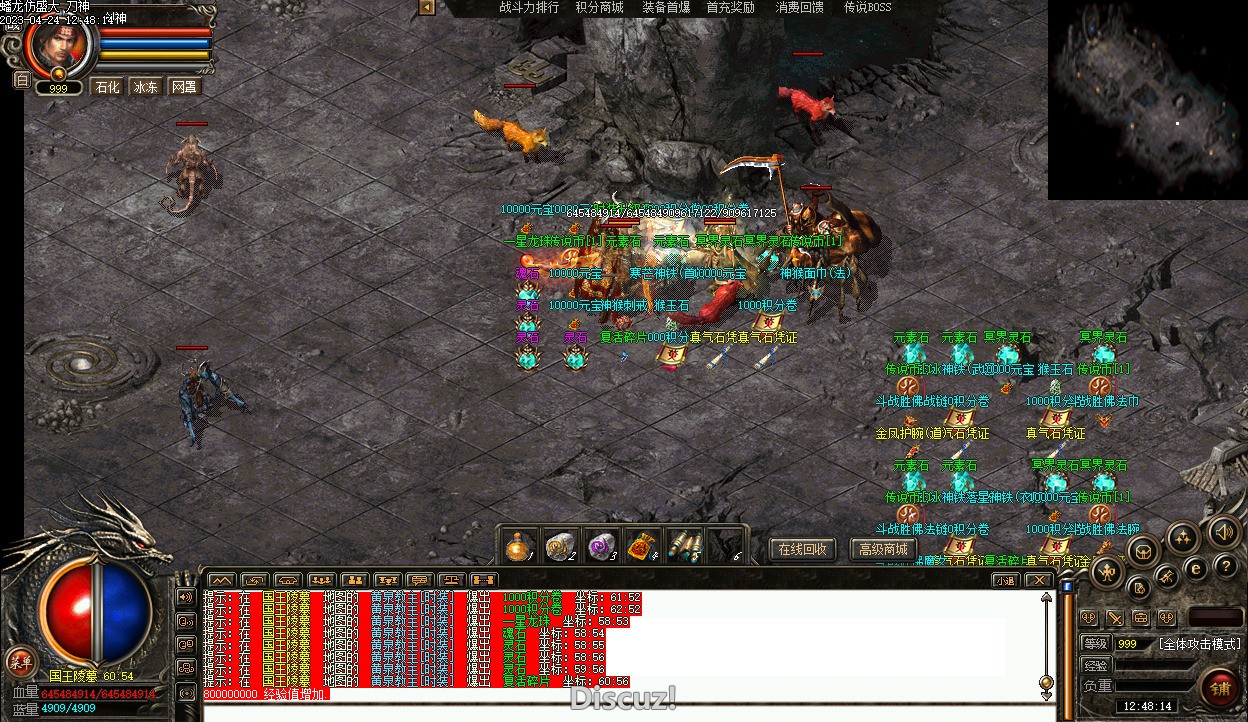Use the scroll bundle in hotbar slot 5
The height and width of the screenshot is (722, 1248).
point(683,546)
